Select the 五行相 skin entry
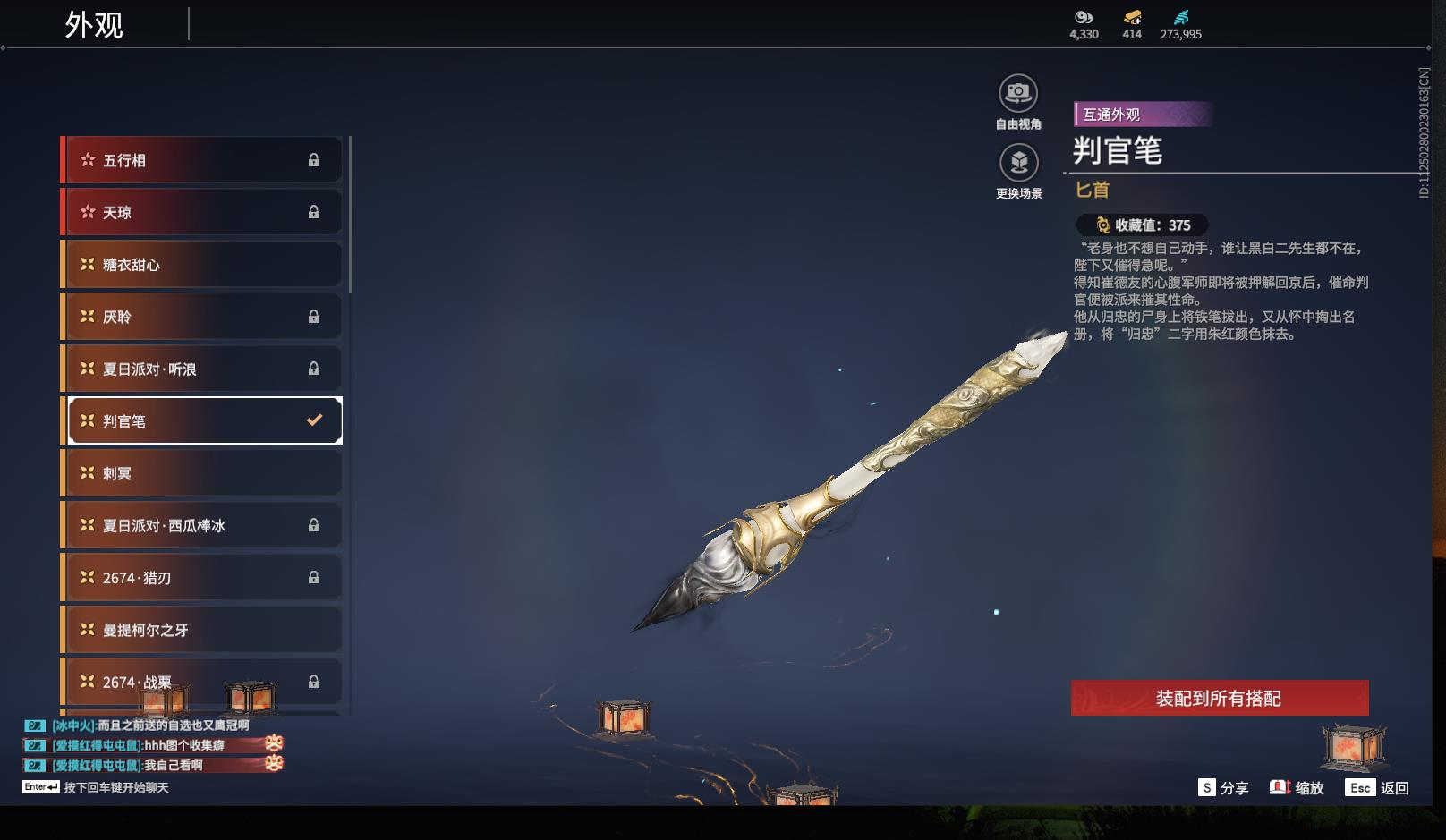The image size is (1446, 840). (202, 160)
